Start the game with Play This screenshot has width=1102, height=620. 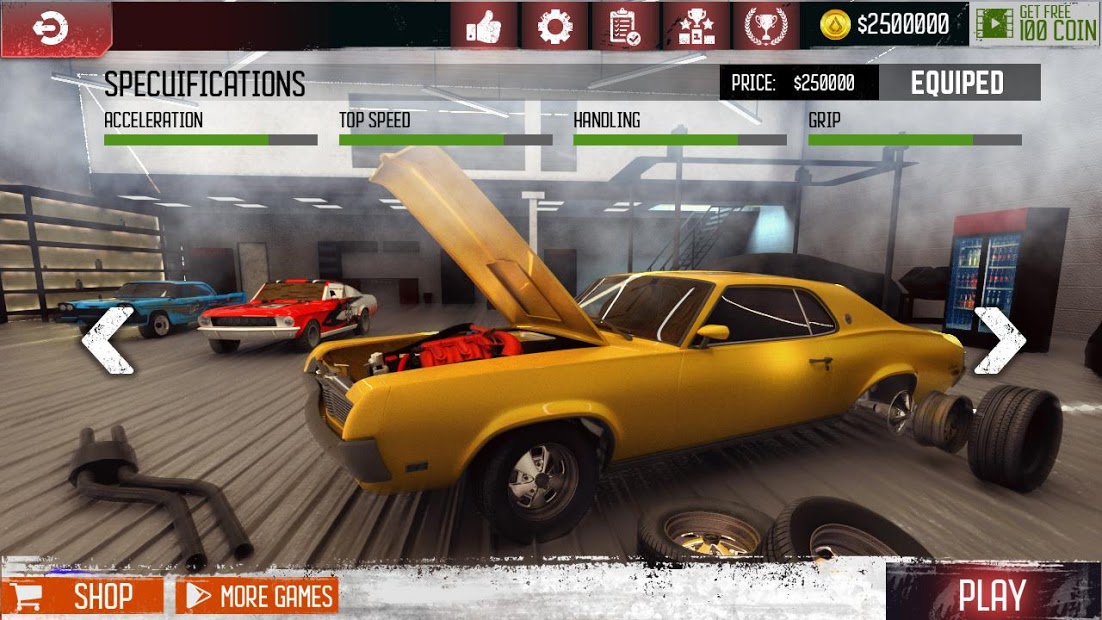[x=992, y=595]
